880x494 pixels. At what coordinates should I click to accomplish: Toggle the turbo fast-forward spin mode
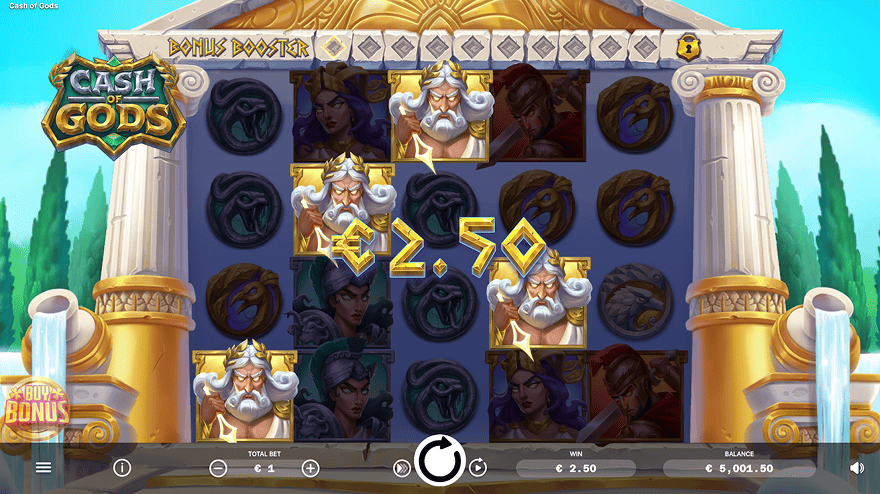coord(401,467)
